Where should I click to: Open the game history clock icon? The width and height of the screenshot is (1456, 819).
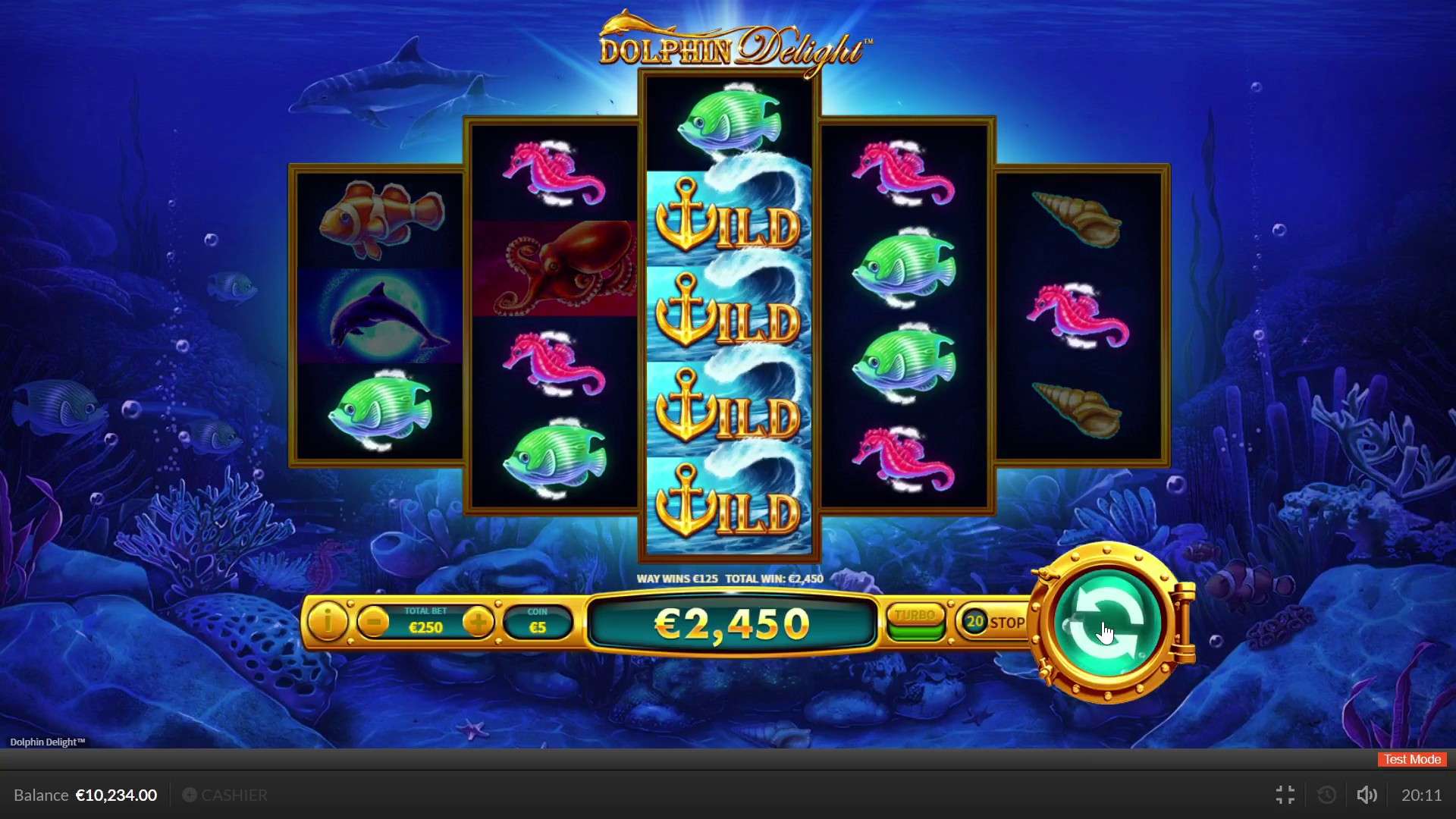1326,795
